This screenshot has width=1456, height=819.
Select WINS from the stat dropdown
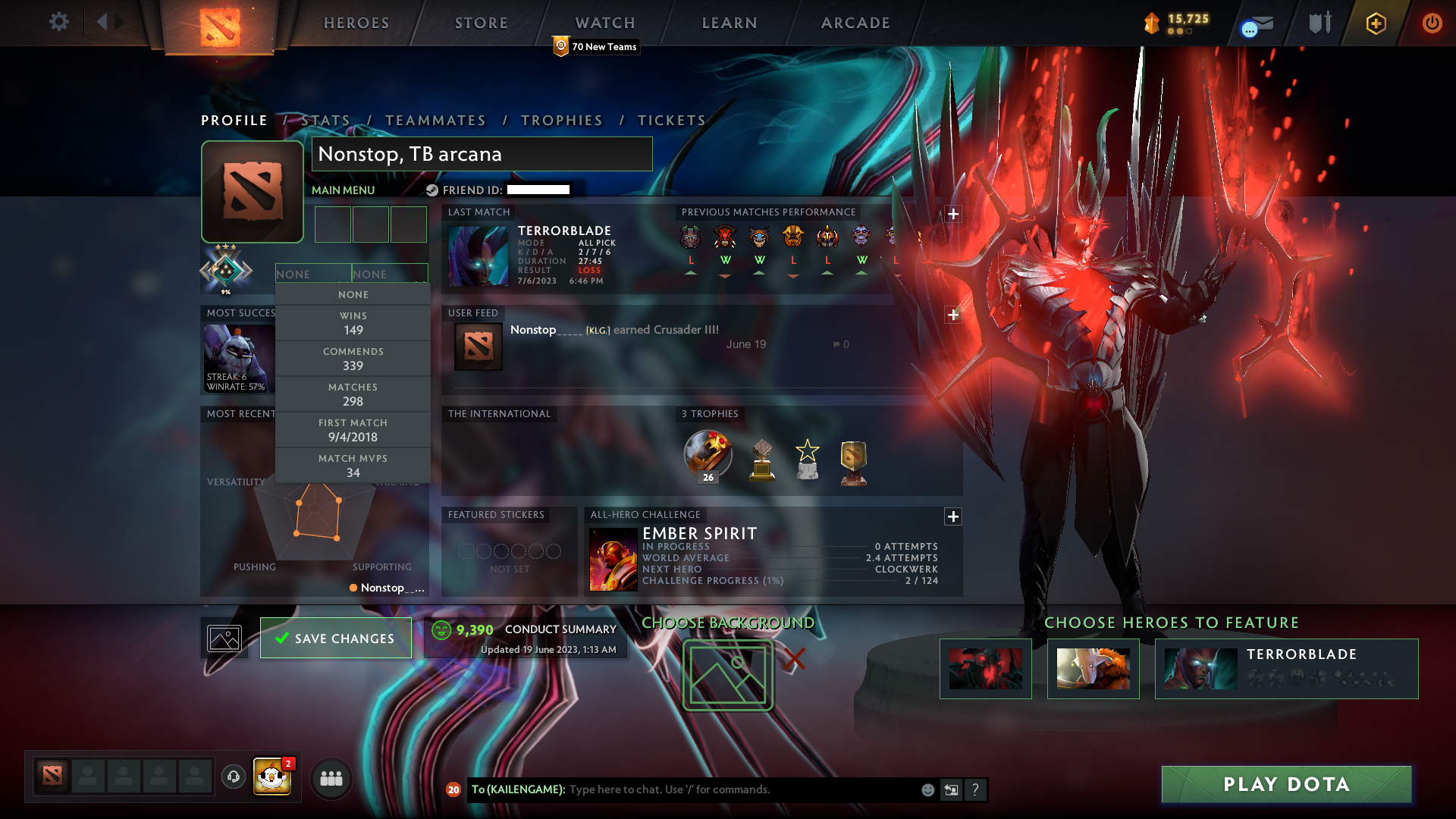(353, 322)
